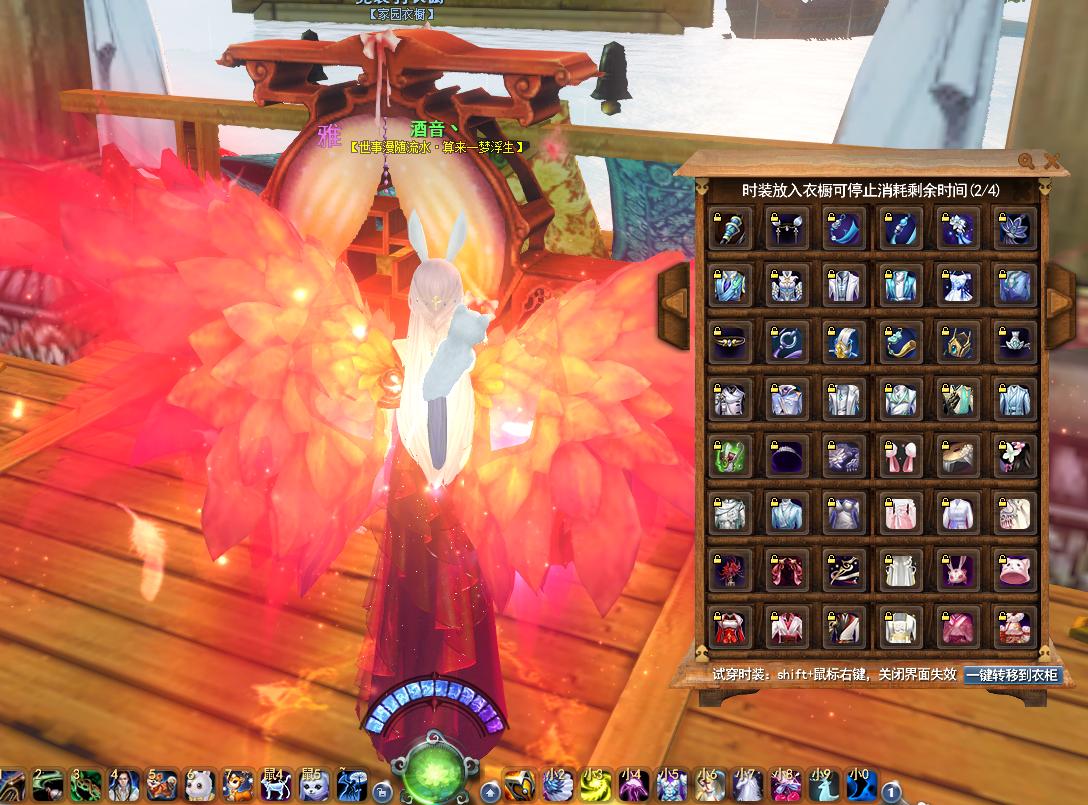Use the white bear pet in slot 6
This screenshot has height=805, width=1088.
click(x=199, y=785)
